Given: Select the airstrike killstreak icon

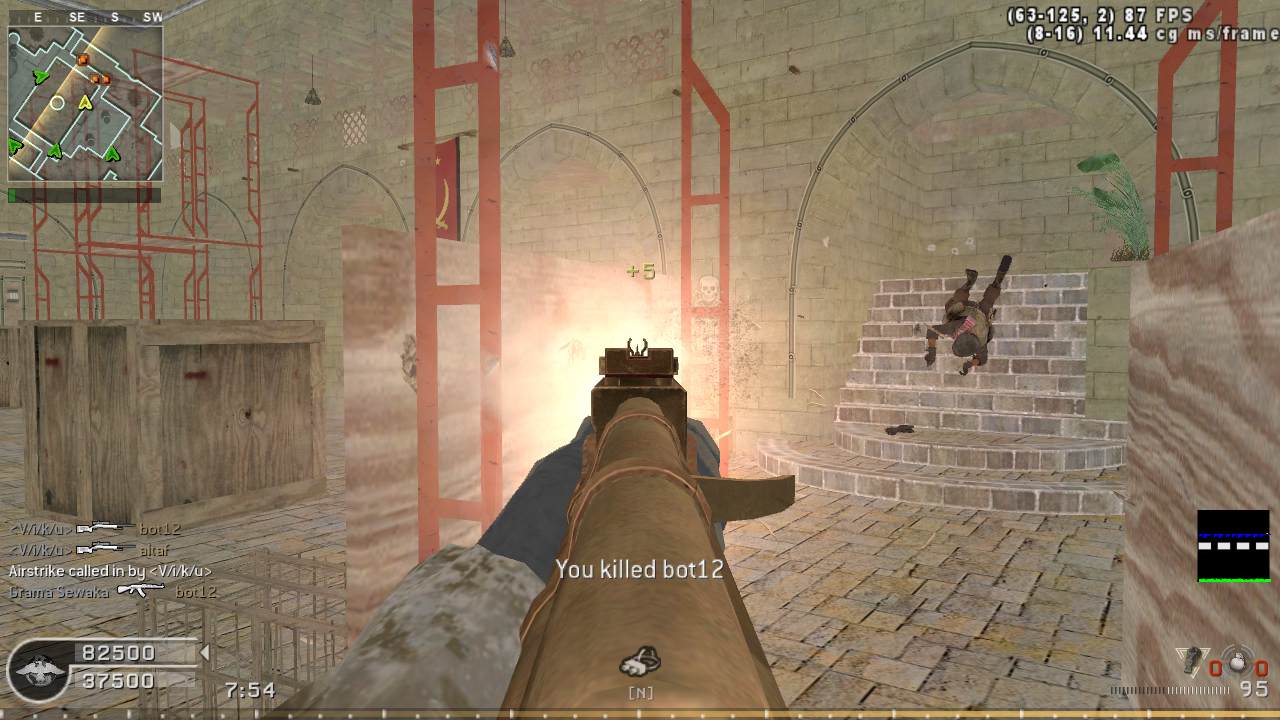Looking at the screenshot, I should tap(640, 661).
